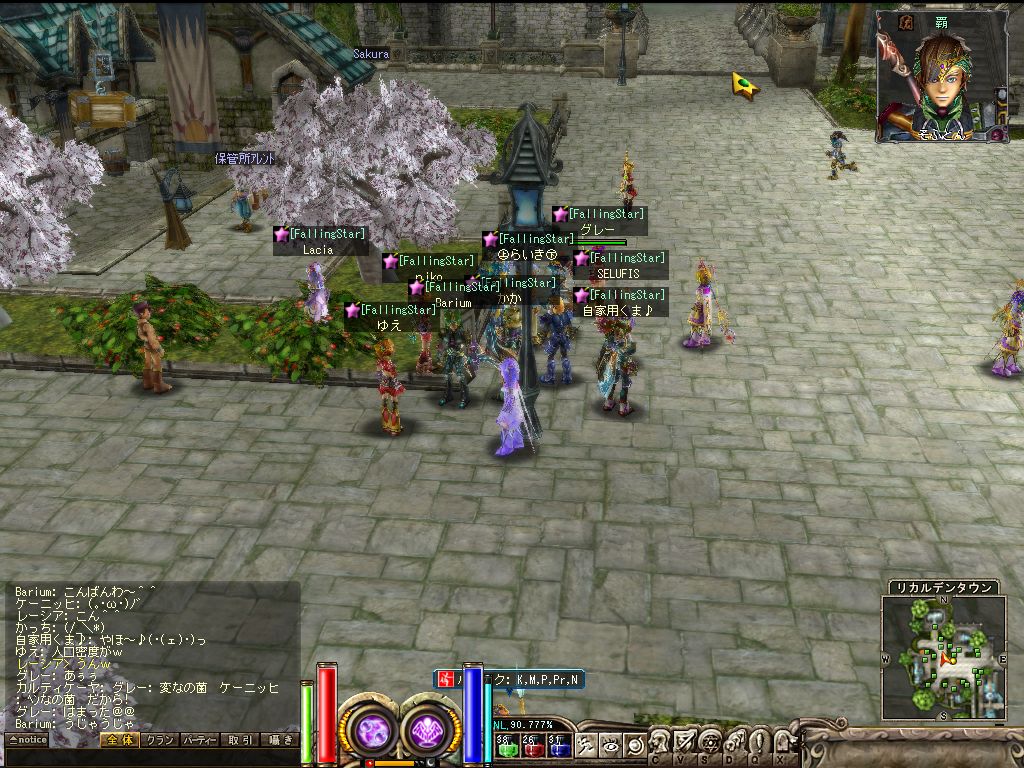Select the 取引 chat tab
The height and width of the screenshot is (768, 1024).
[240, 740]
